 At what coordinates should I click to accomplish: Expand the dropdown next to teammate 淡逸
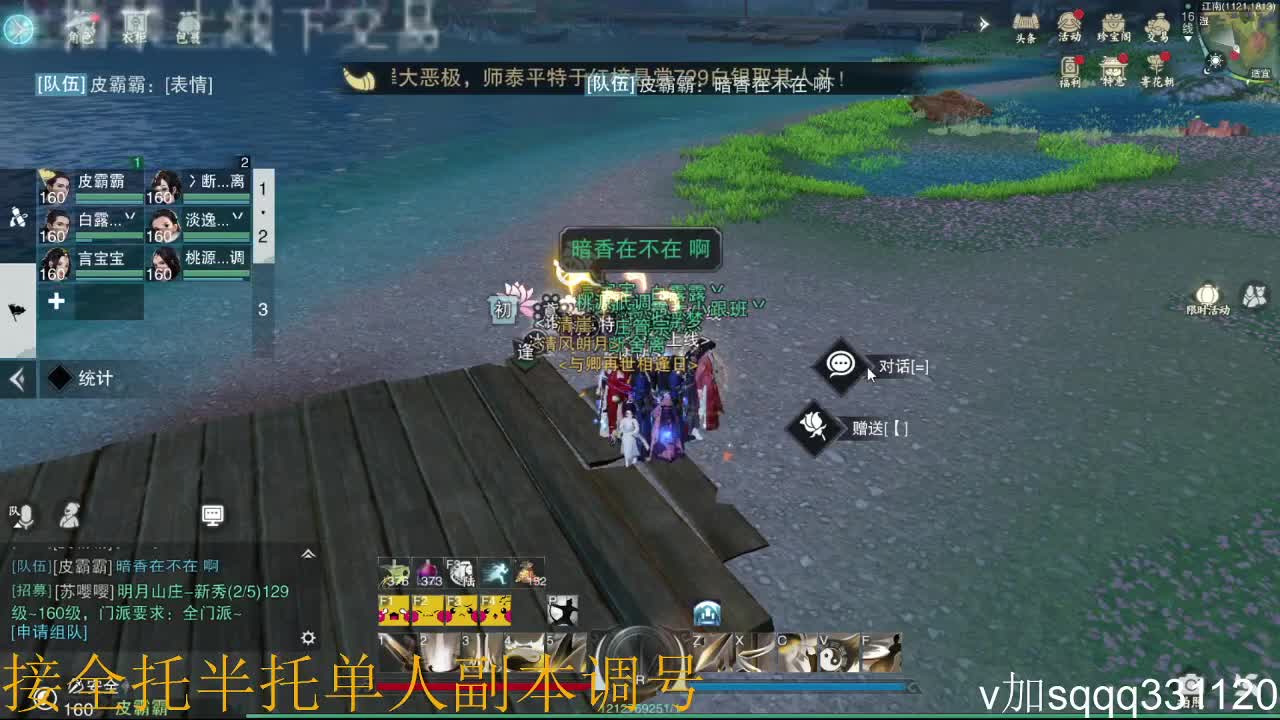pos(238,218)
